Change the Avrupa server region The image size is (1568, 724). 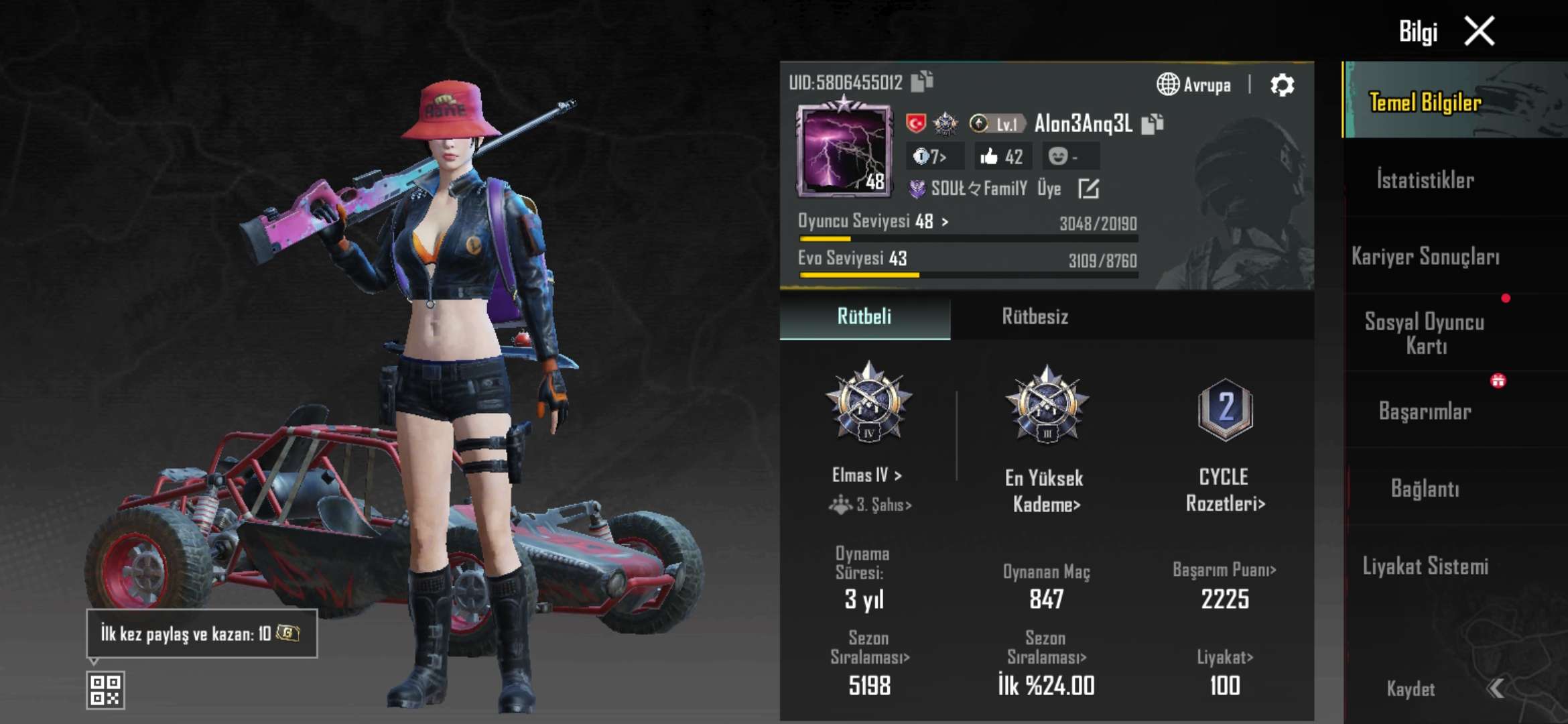pyautogui.click(x=1194, y=85)
